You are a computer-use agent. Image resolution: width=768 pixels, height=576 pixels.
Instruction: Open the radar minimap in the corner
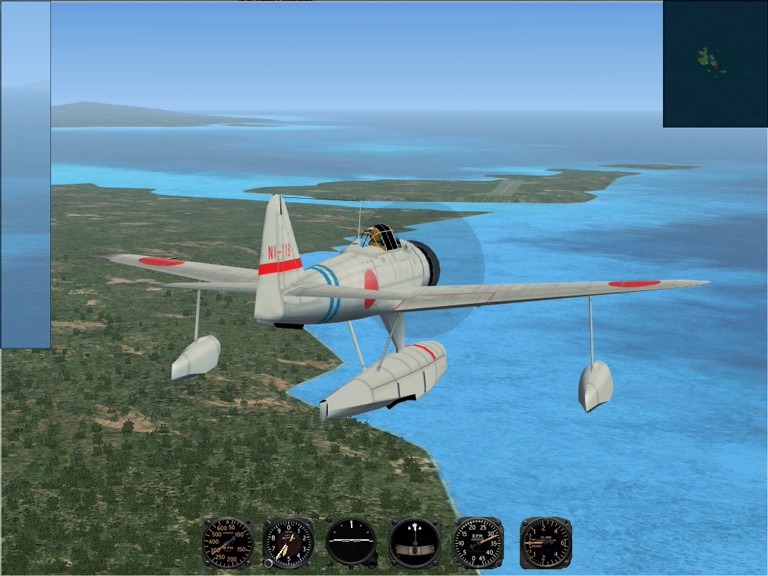714,63
